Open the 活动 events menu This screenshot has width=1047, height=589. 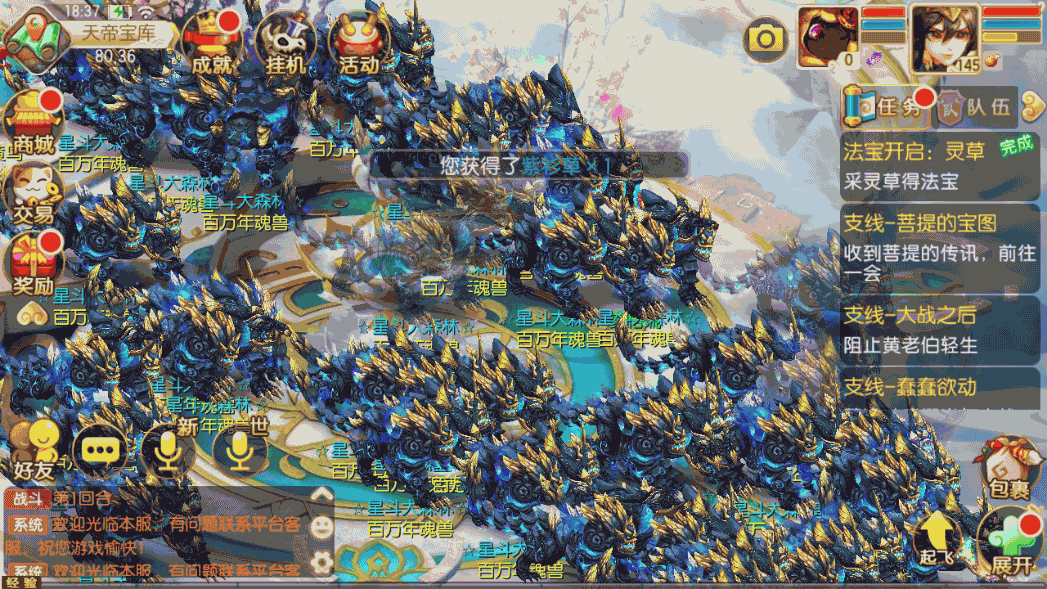(x=357, y=43)
